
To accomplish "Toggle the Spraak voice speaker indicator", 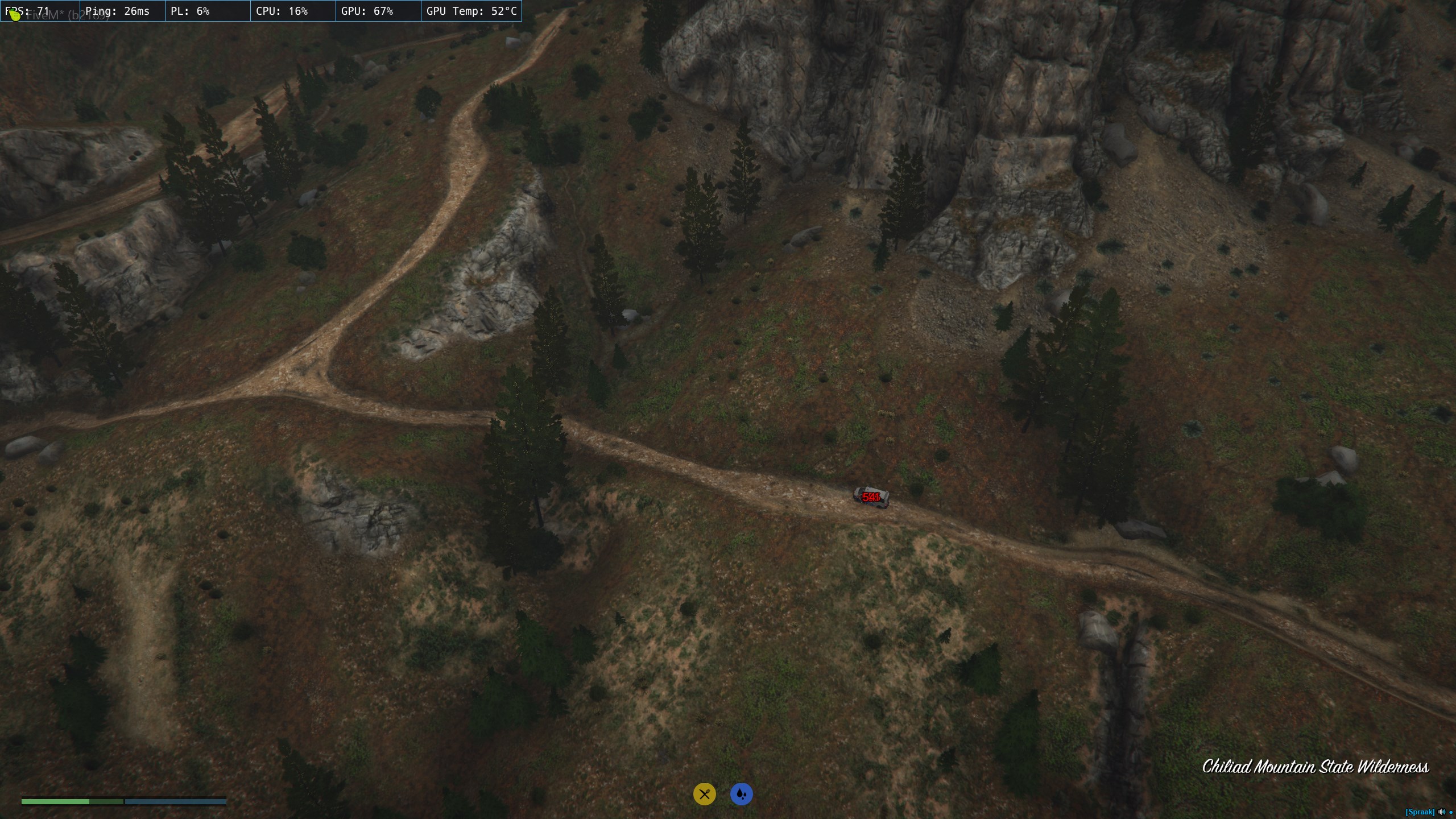I will (x=1441, y=812).
